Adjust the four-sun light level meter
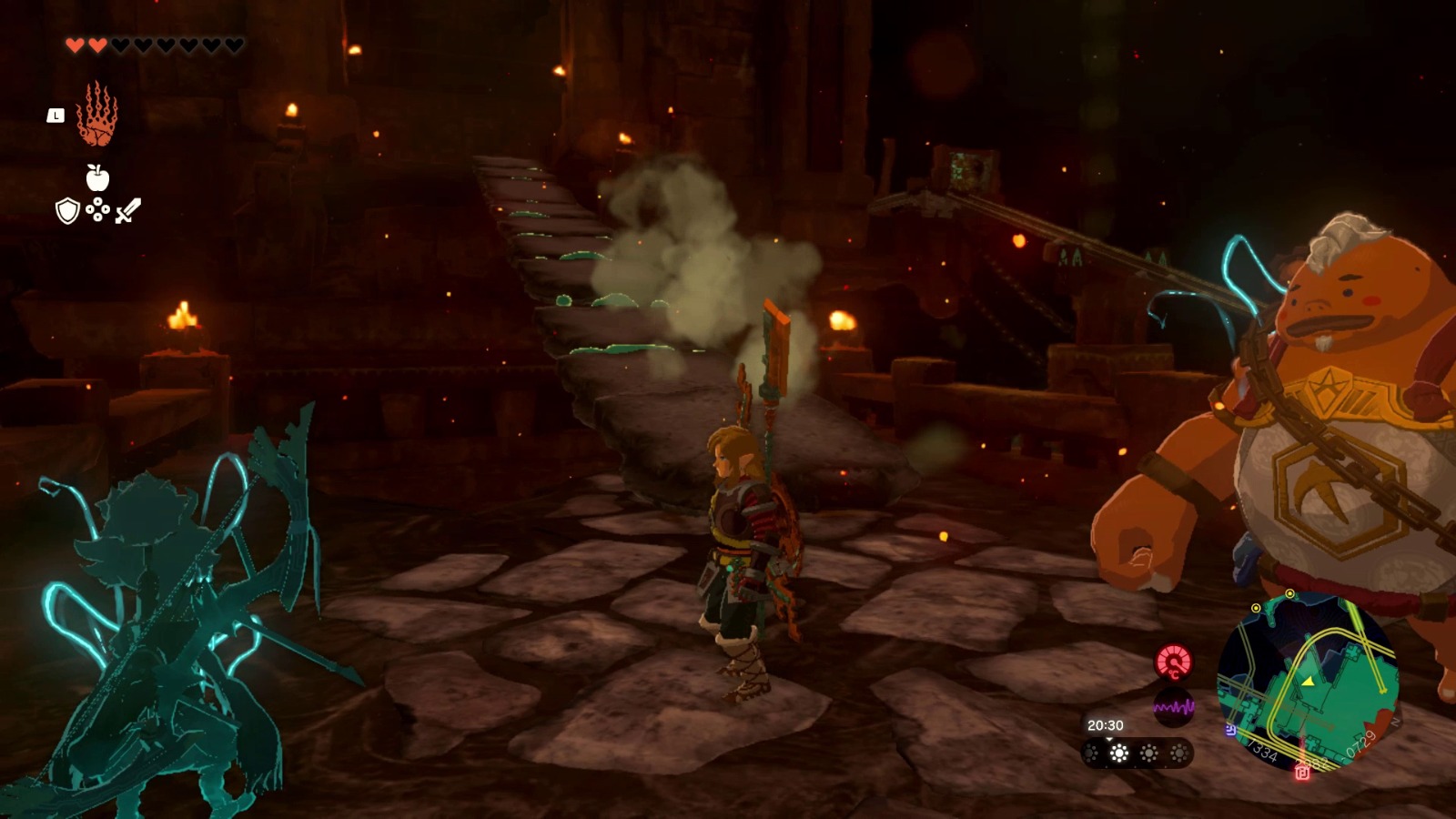The image size is (1456, 819). [x=1135, y=753]
